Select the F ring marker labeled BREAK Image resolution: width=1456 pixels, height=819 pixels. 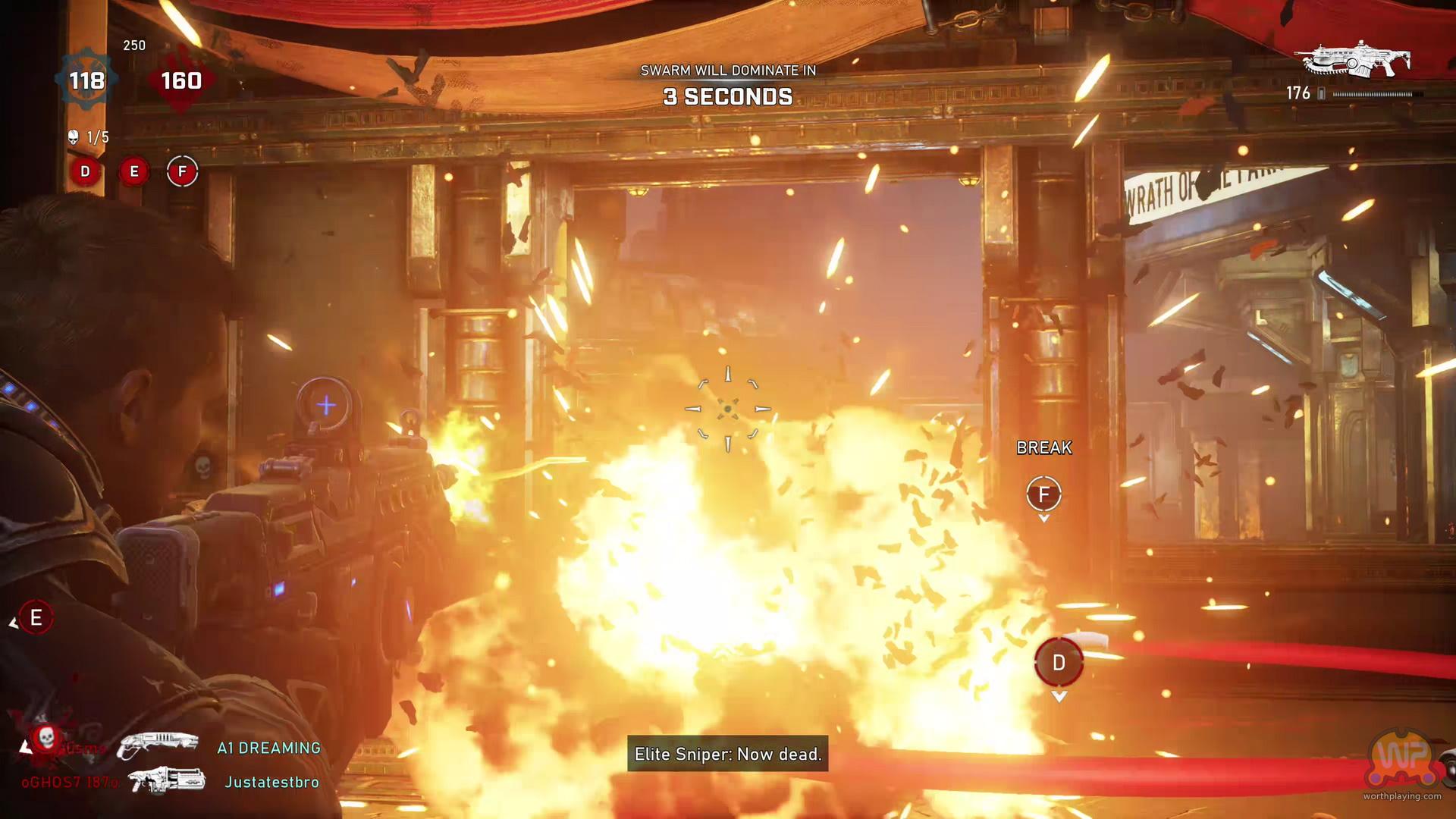pos(1043,494)
